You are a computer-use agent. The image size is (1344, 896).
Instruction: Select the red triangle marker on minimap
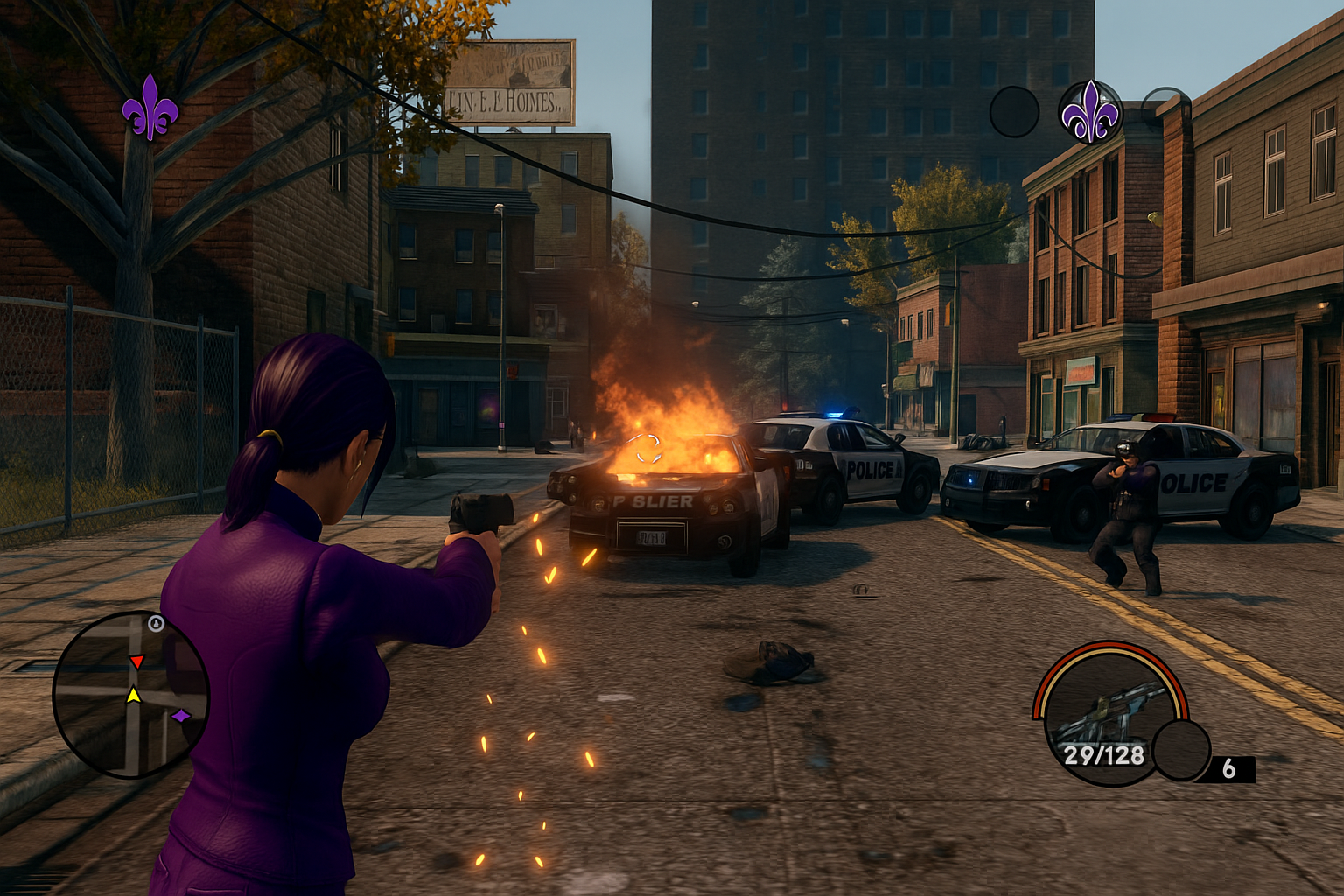(136, 661)
